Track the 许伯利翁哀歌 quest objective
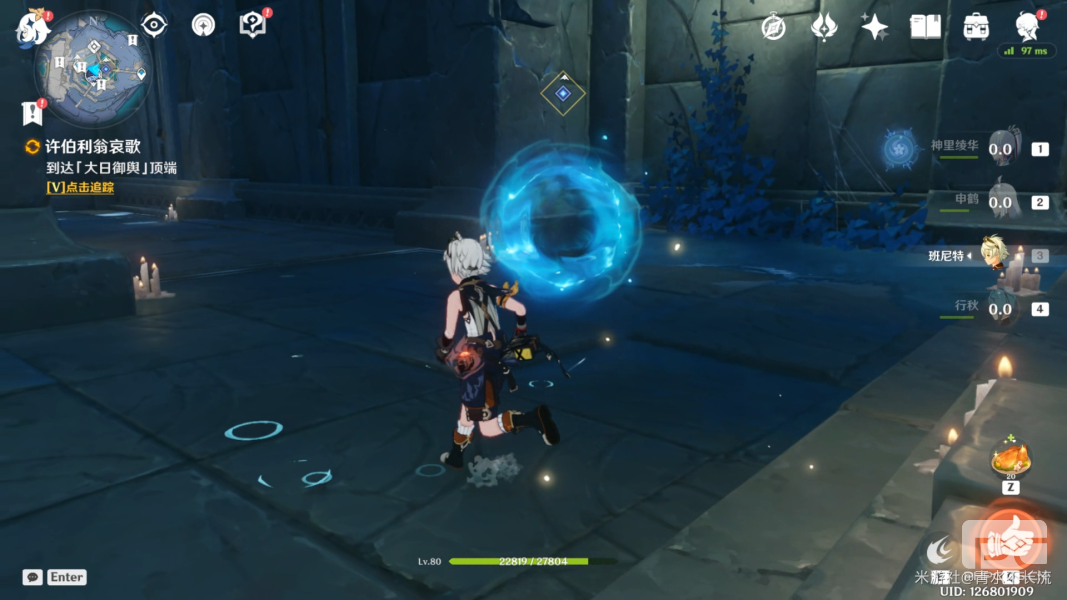The width and height of the screenshot is (1067, 600). [80, 187]
